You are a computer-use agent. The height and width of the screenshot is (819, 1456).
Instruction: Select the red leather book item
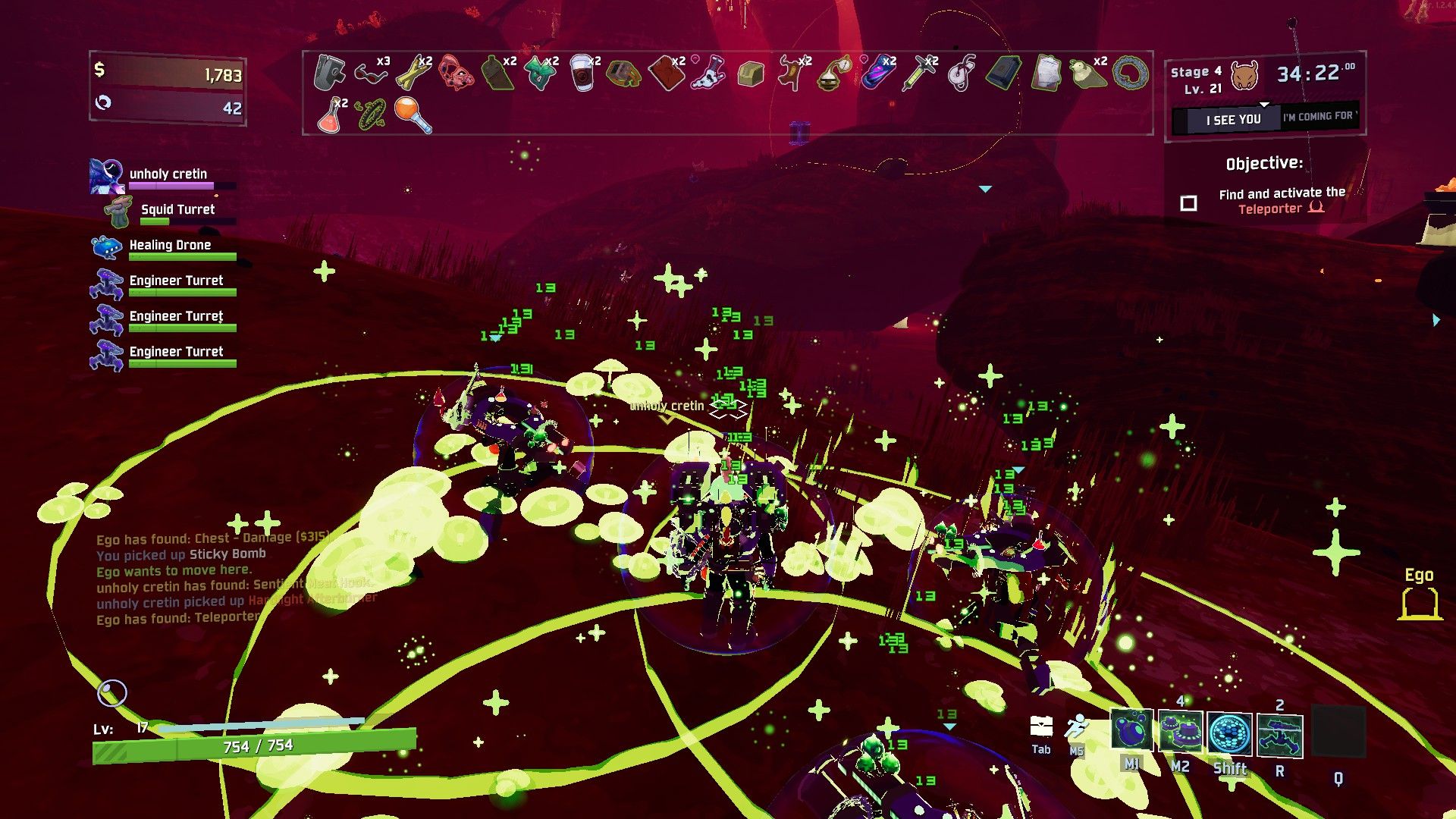pos(667,74)
